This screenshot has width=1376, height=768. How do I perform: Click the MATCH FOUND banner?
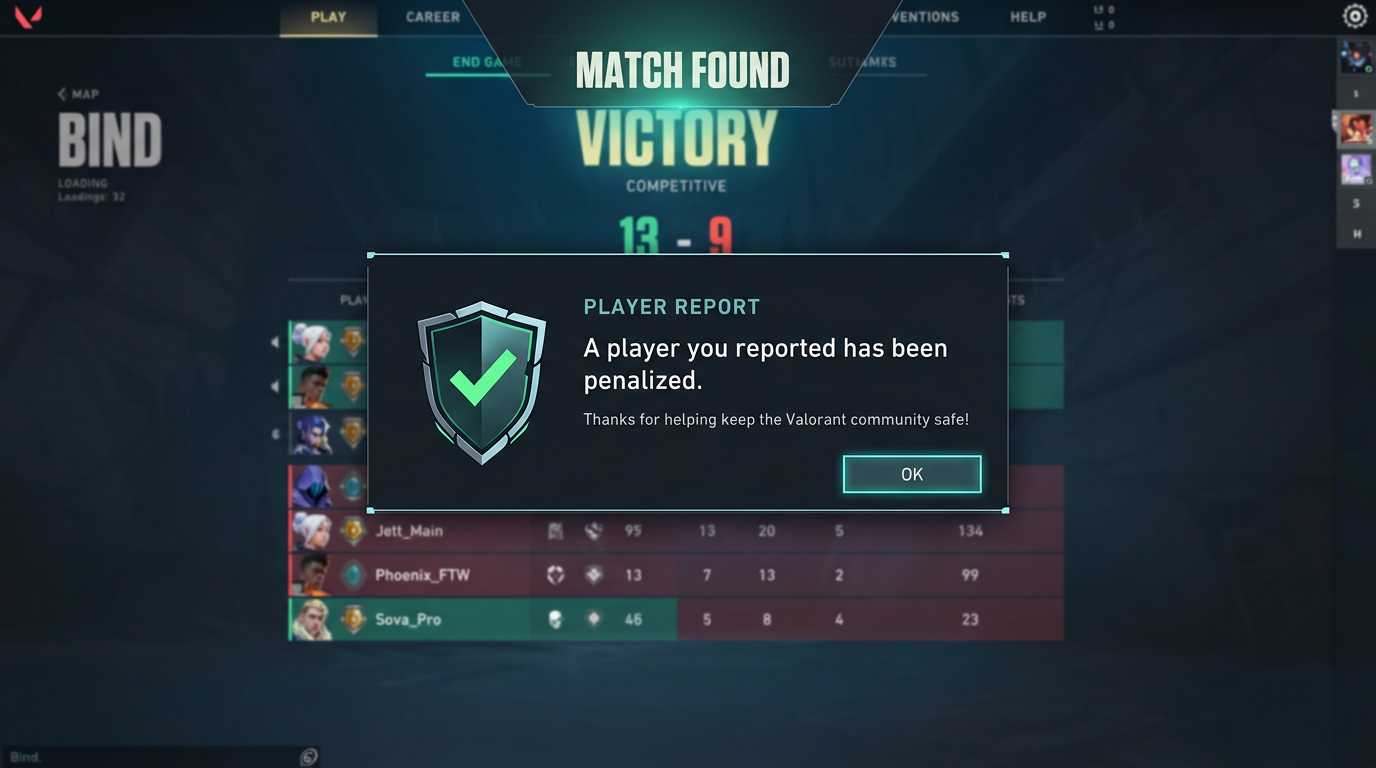coord(683,70)
